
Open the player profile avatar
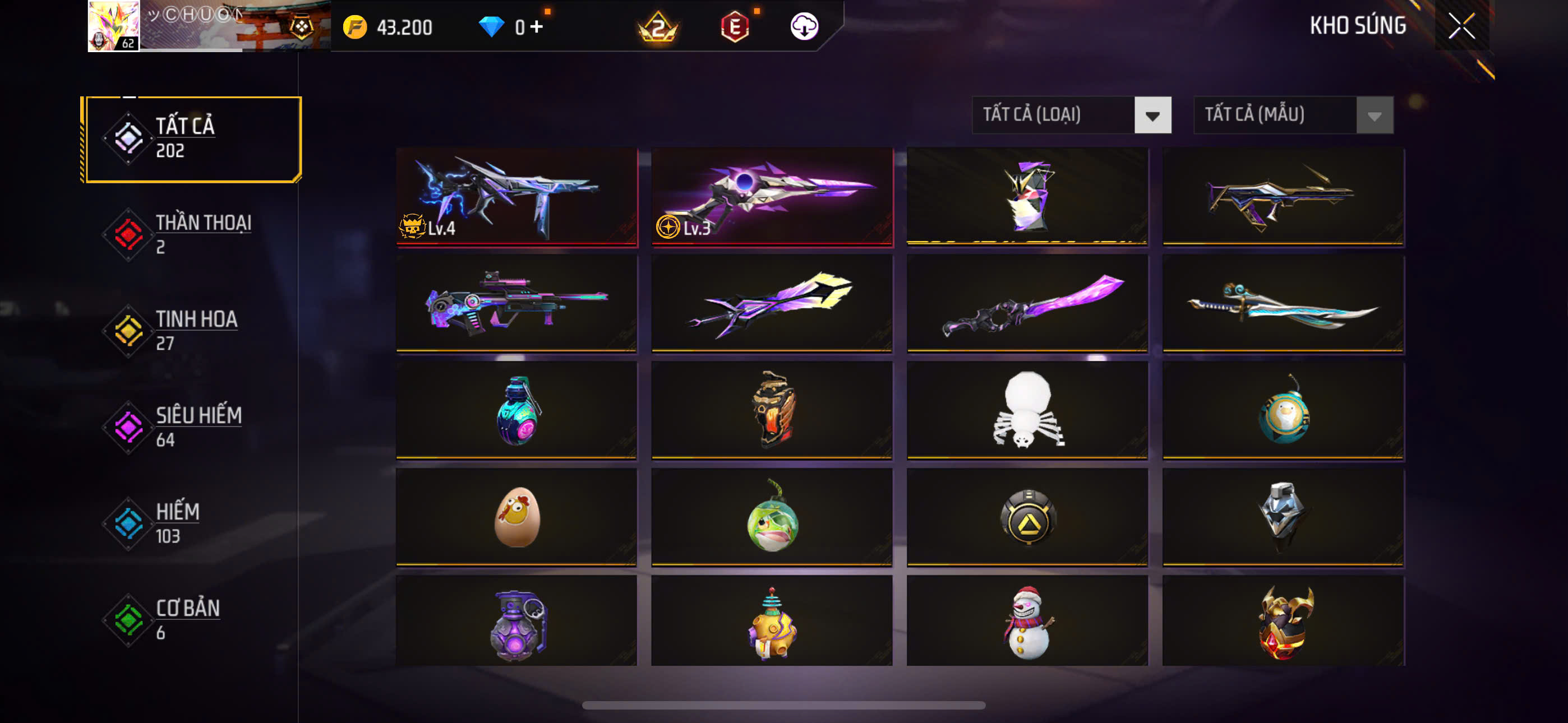click(114, 26)
